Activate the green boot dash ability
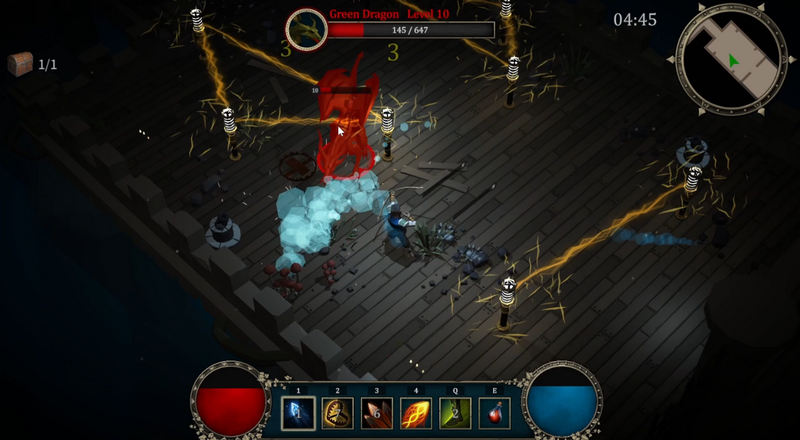Screen dimensions: 800x440 pyautogui.click(x=456, y=412)
